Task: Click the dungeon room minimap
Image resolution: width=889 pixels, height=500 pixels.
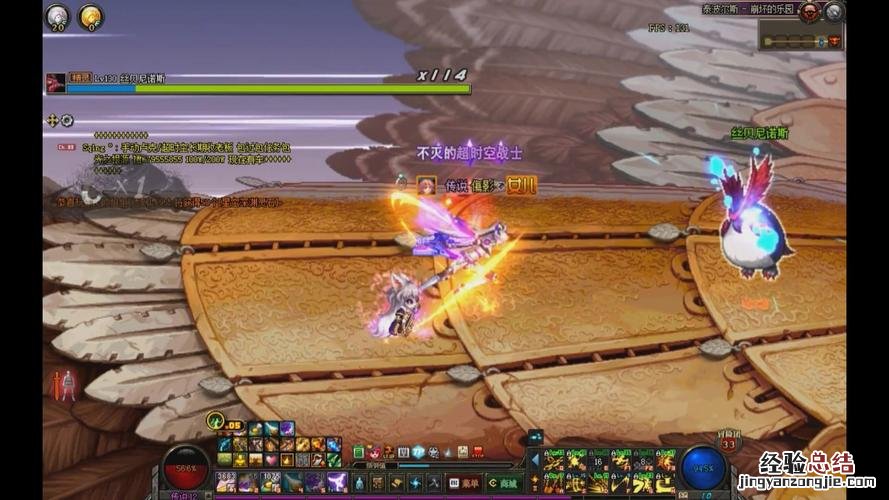Action: [x=802, y=41]
